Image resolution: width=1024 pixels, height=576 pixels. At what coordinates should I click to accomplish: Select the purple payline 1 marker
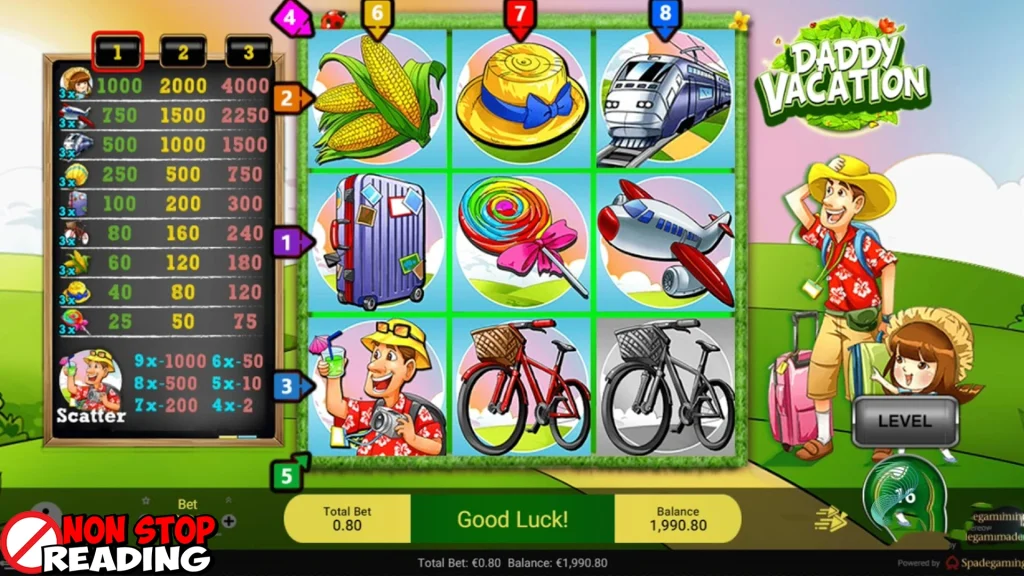pos(290,241)
